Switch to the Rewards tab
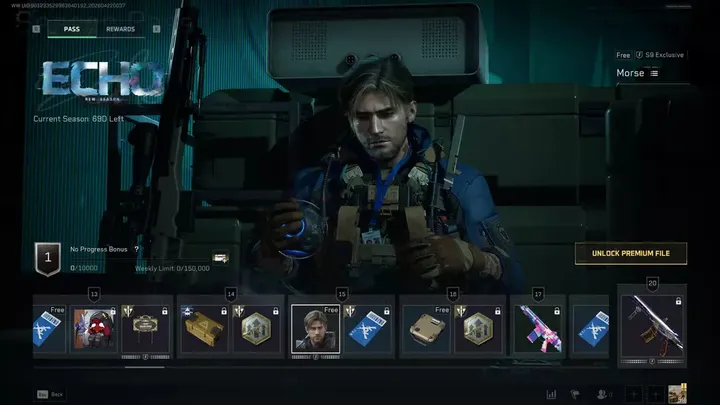This screenshot has height=405, width=720. pos(120,29)
